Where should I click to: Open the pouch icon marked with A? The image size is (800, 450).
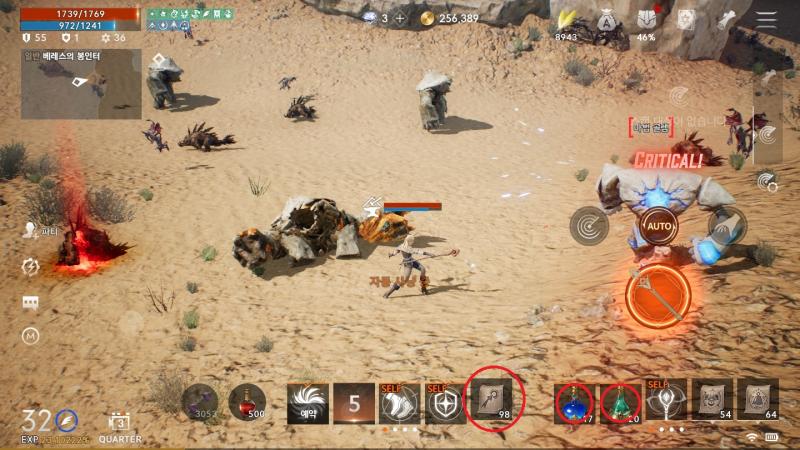(x=607, y=20)
